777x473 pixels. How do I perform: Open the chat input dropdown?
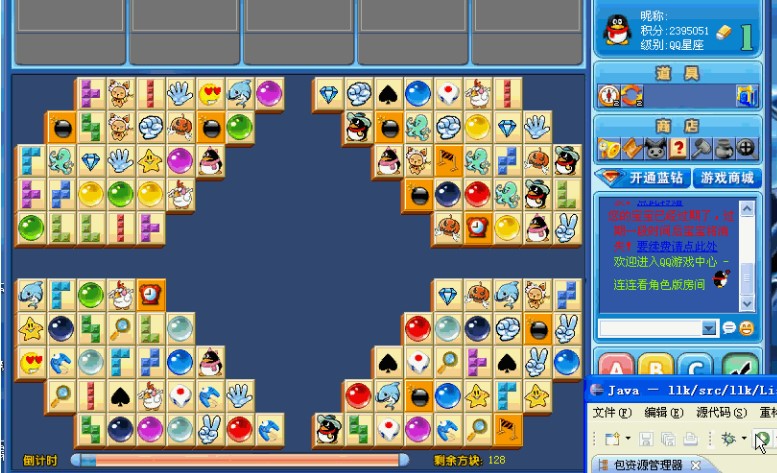pos(709,328)
